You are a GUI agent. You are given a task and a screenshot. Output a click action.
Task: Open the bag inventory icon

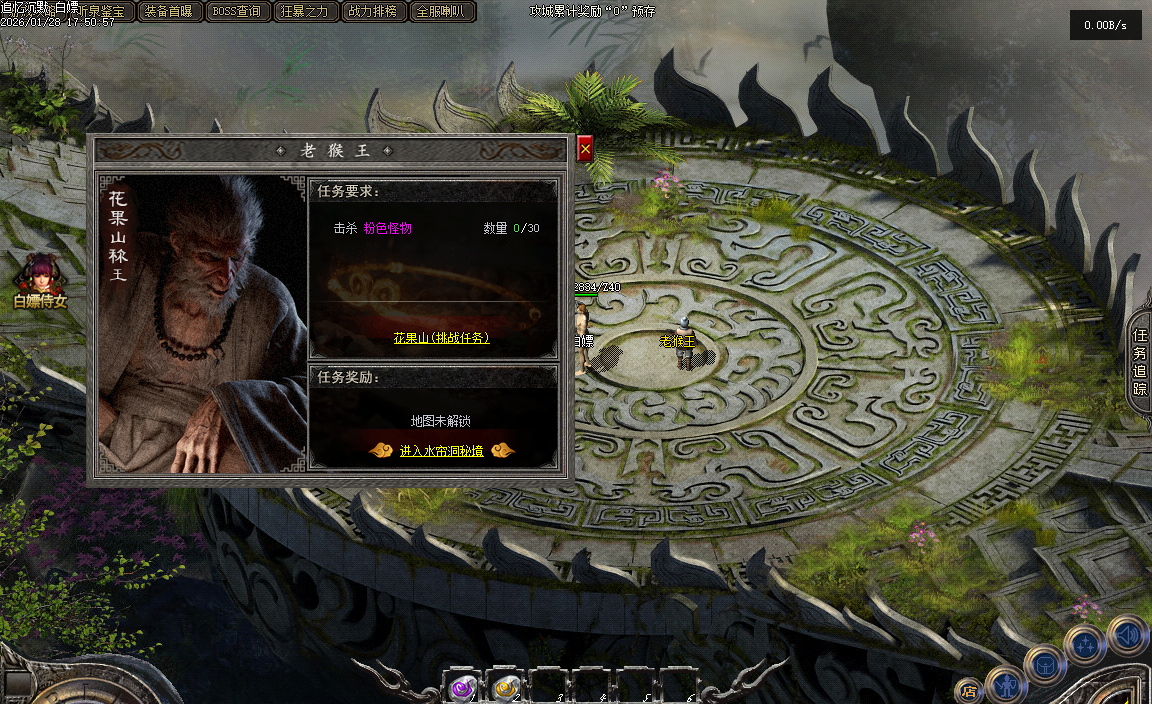1045,665
